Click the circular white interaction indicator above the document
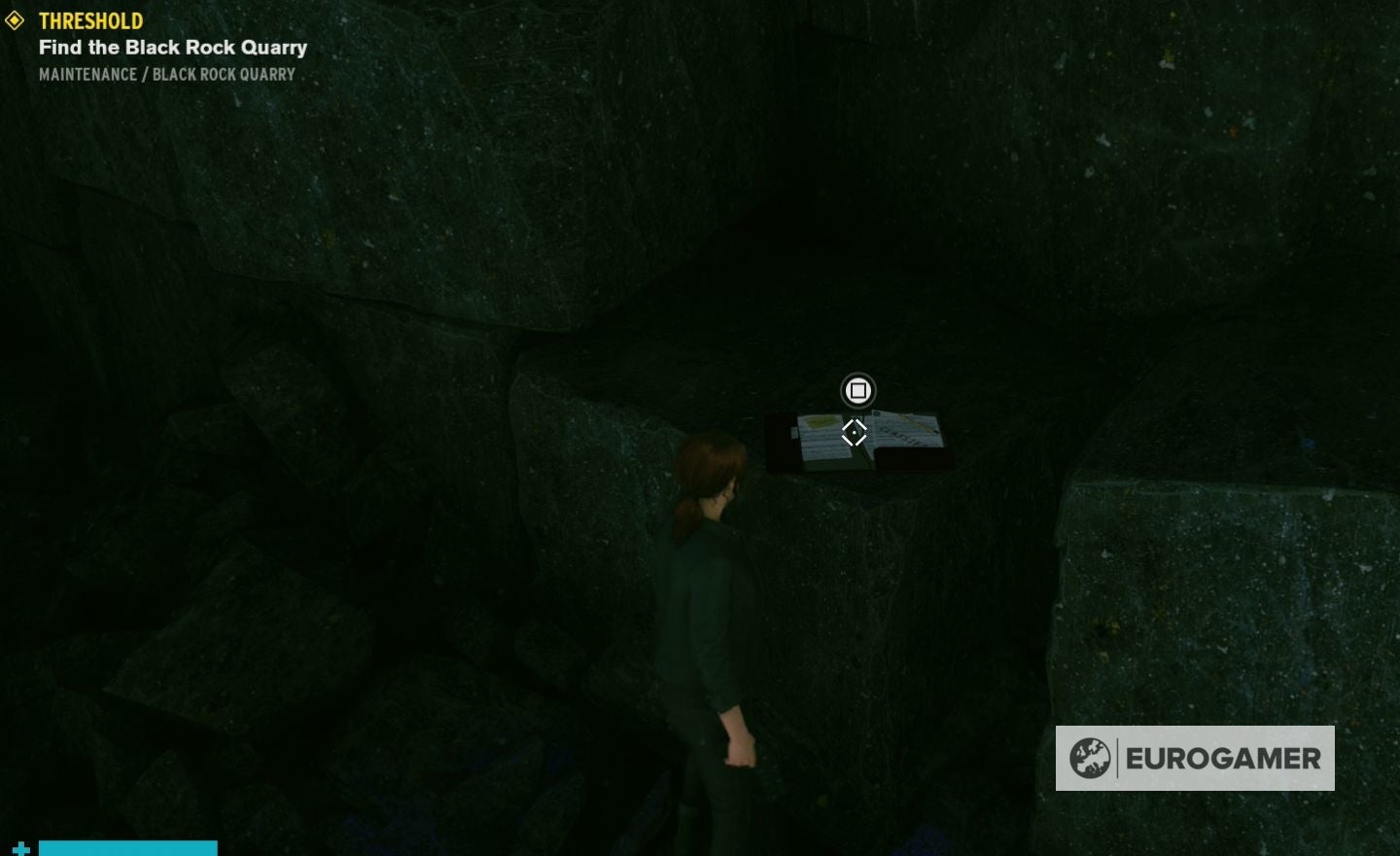The width and height of the screenshot is (1400, 856). click(x=857, y=390)
